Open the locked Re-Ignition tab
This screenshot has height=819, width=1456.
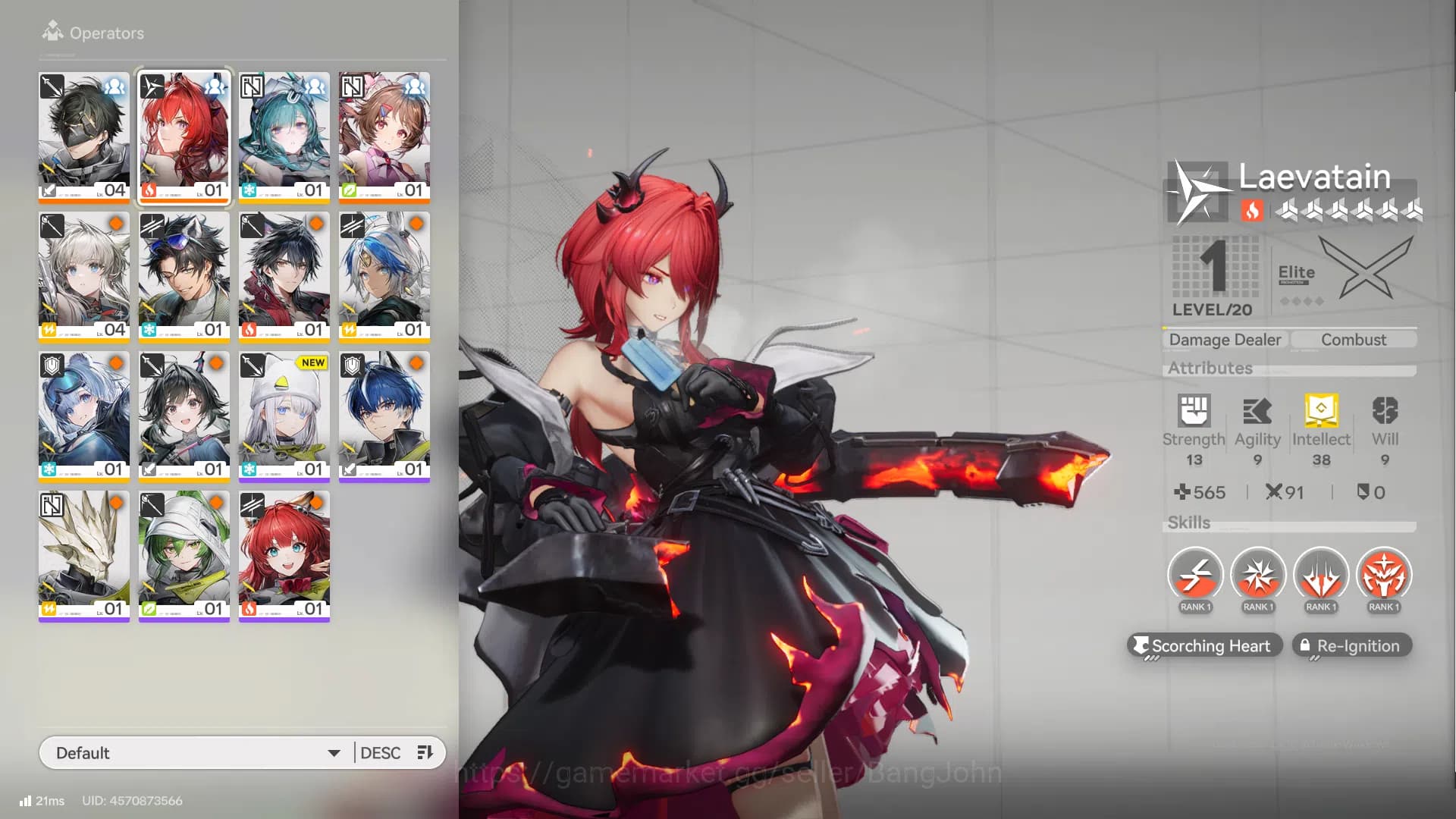tap(1351, 645)
